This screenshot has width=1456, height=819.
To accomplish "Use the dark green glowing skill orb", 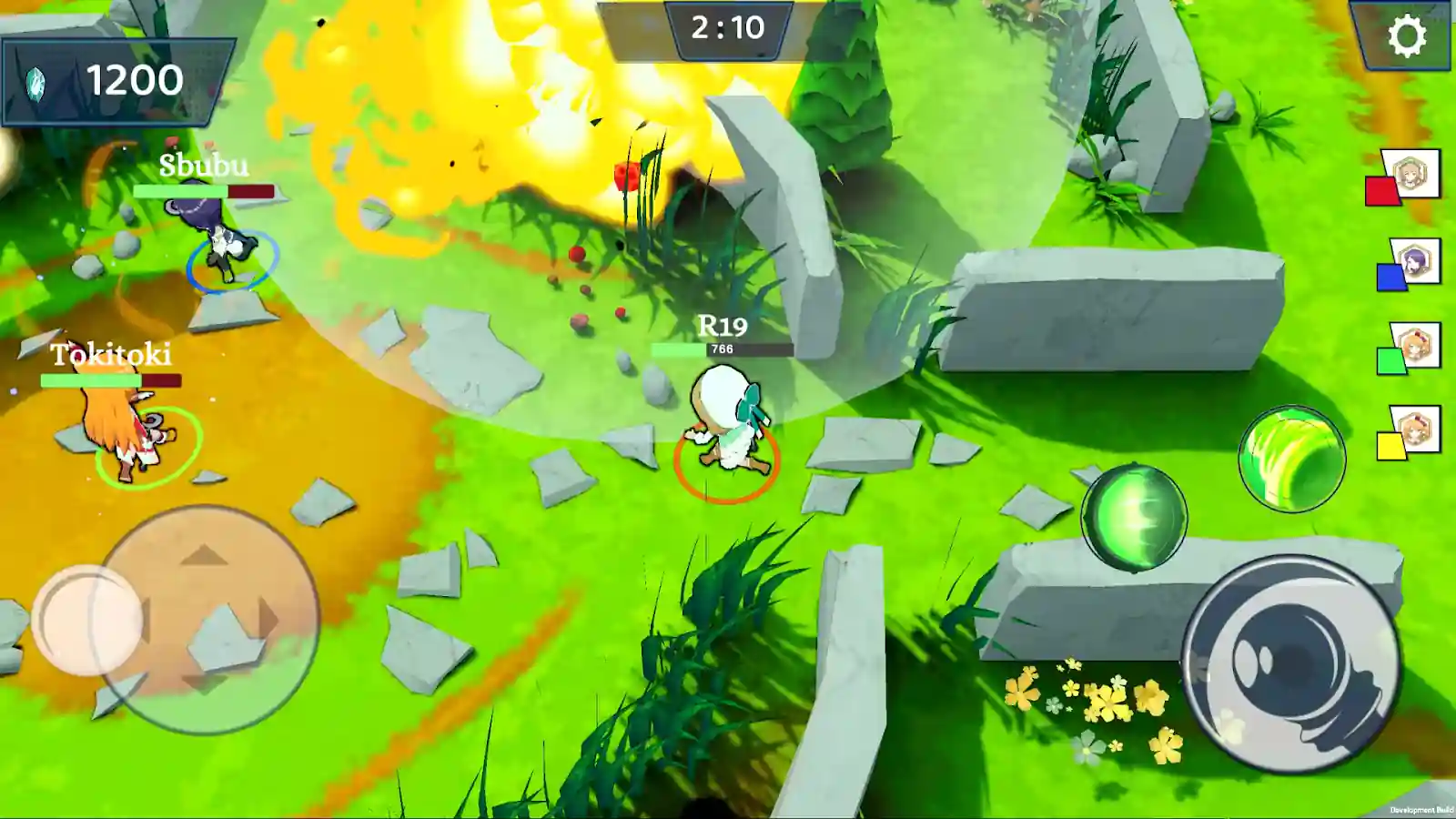I will [1133, 518].
